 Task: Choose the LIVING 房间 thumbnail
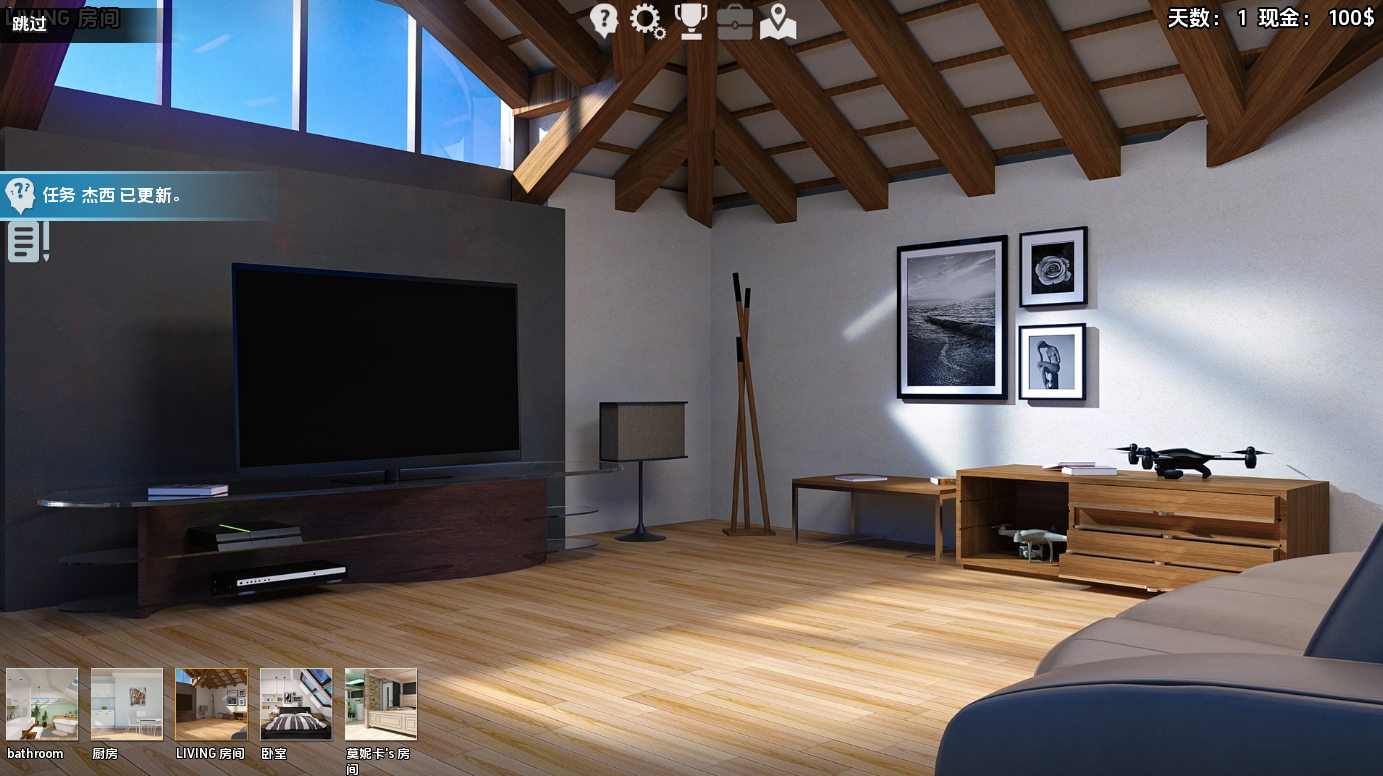click(x=211, y=704)
